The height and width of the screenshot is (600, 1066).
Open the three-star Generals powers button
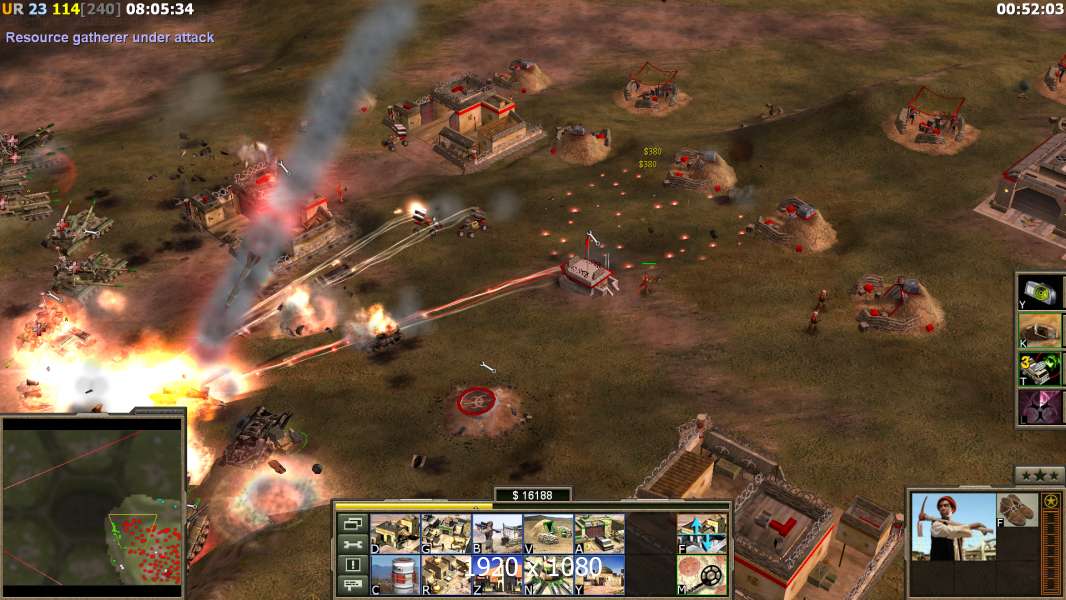point(1038,475)
